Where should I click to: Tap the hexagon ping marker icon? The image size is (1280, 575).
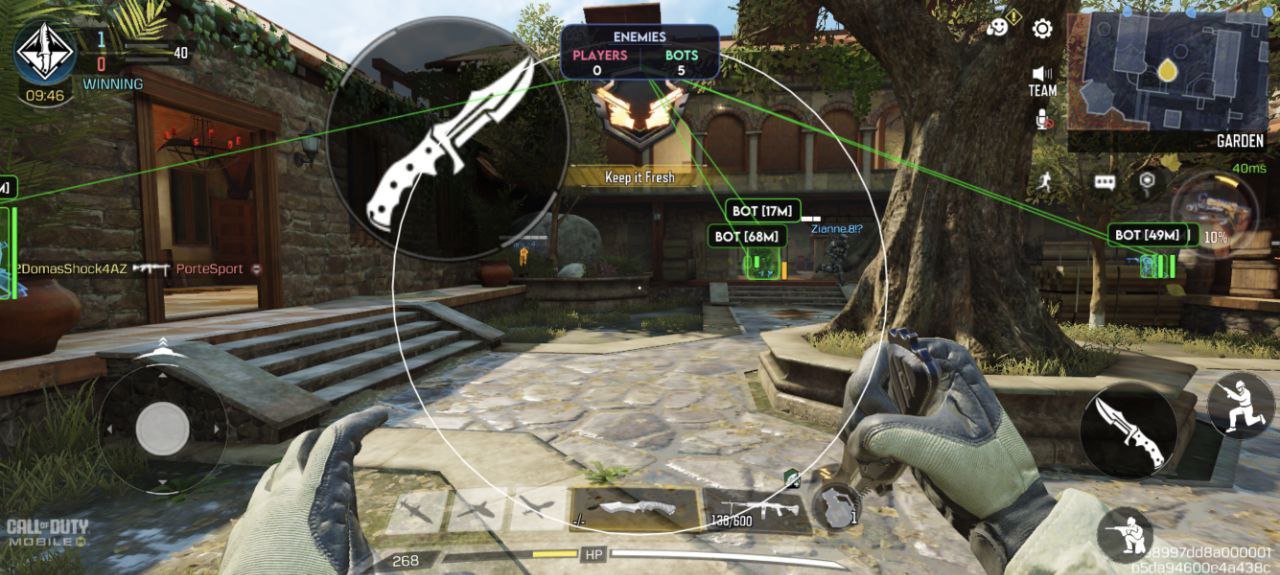[1147, 181]
